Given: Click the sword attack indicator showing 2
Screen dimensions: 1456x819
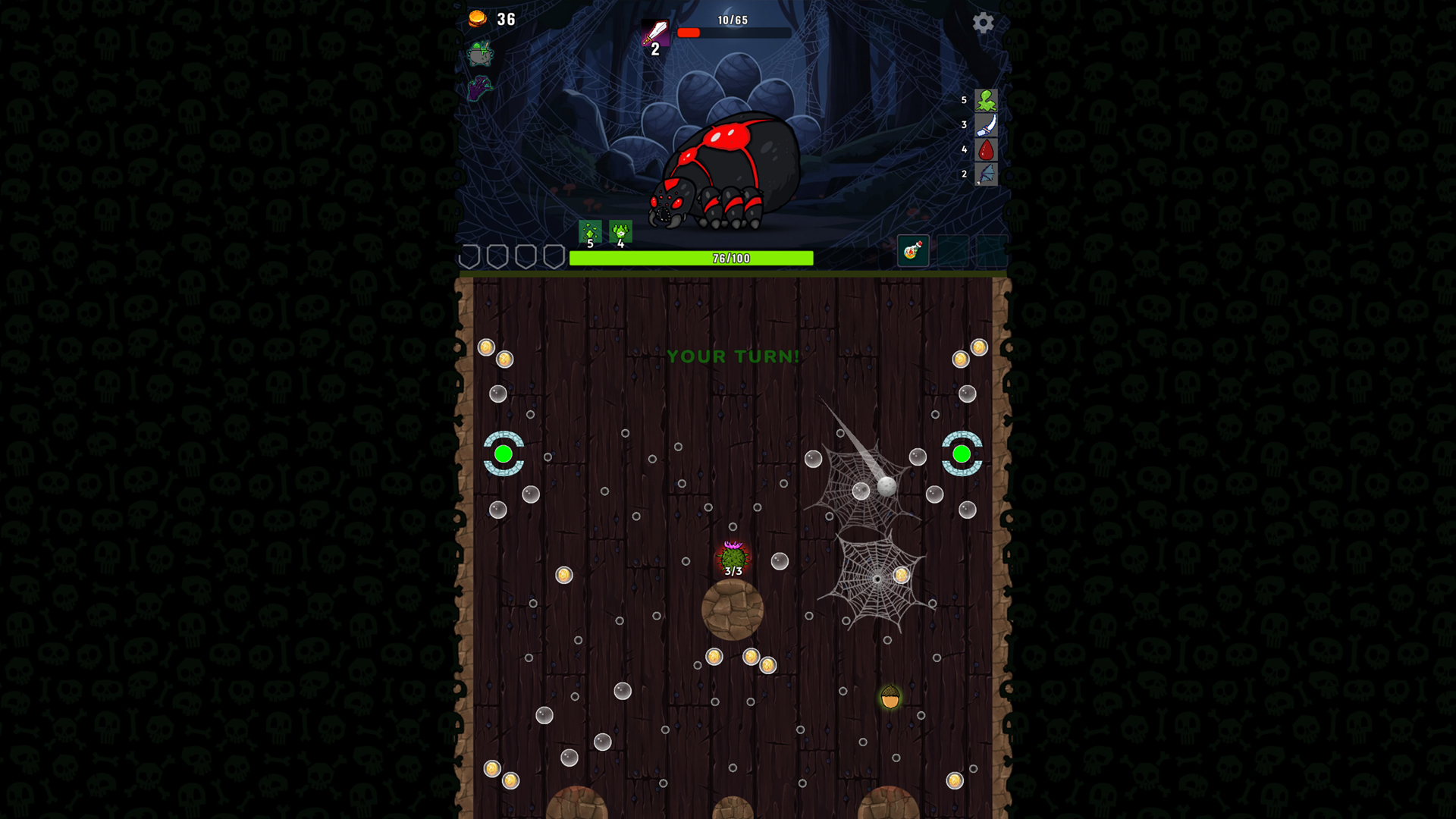Looking at the screenshot, I should [654, 34].
